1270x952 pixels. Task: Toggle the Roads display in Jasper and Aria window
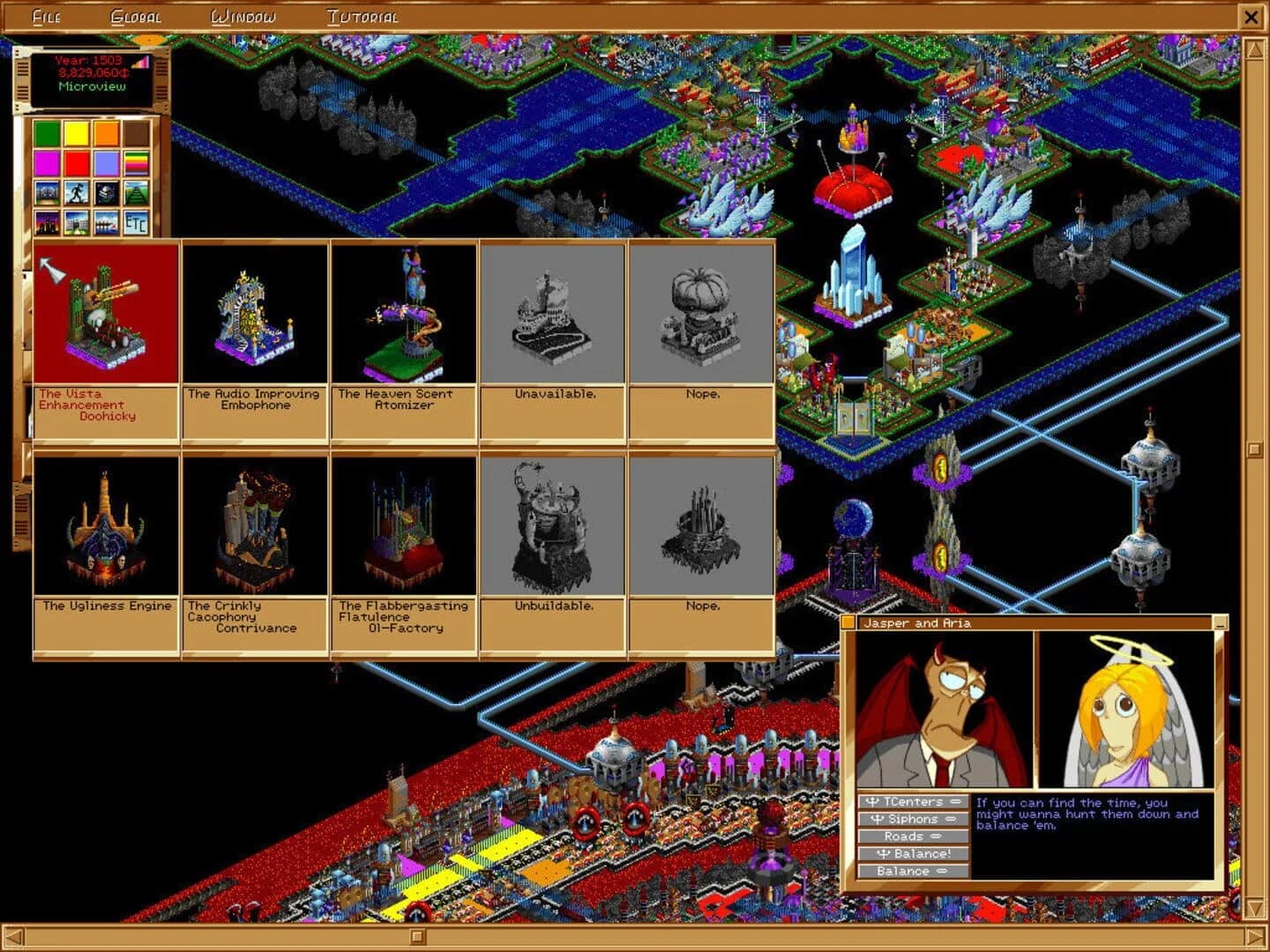pos(910,837)
